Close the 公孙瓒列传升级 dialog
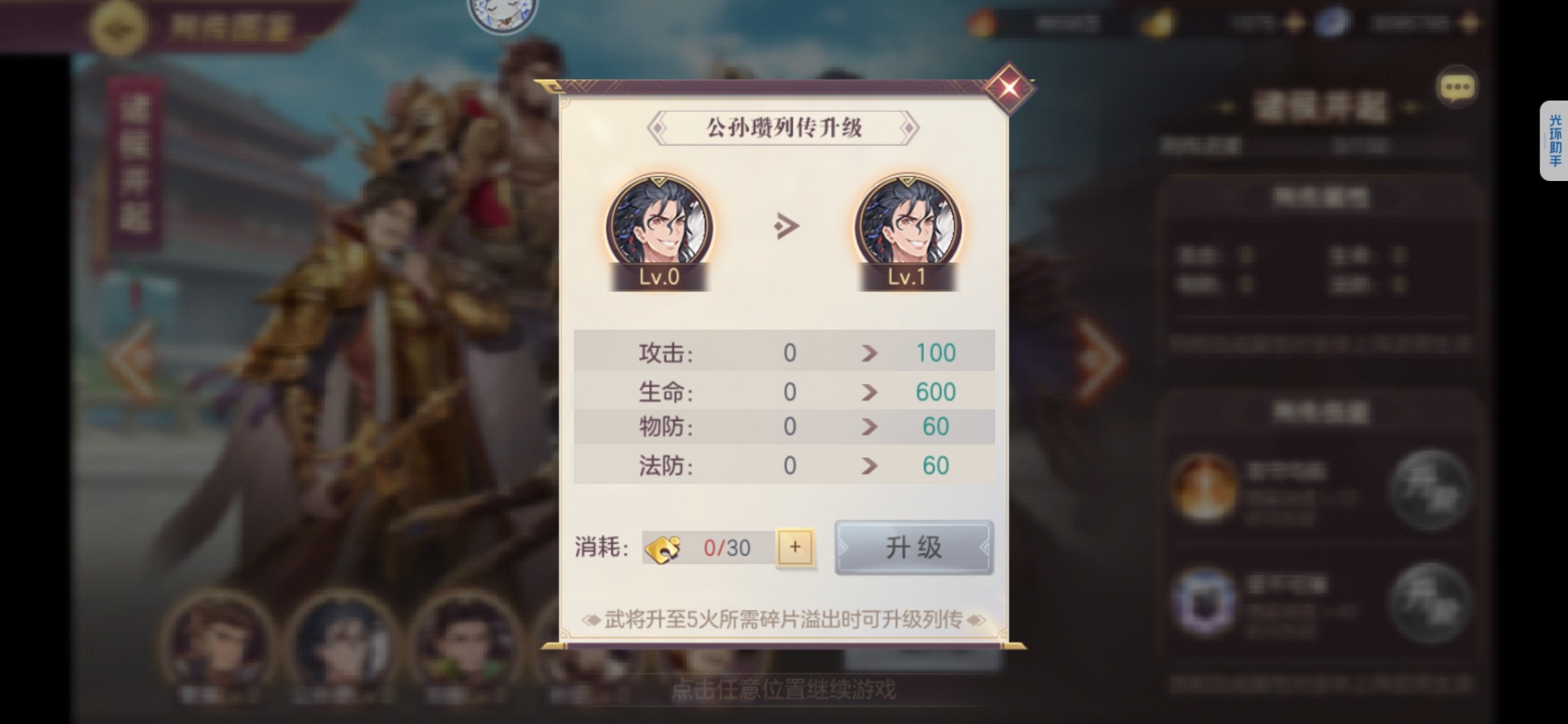This screenshot has width=1568, height=724. pos(1009,88)
